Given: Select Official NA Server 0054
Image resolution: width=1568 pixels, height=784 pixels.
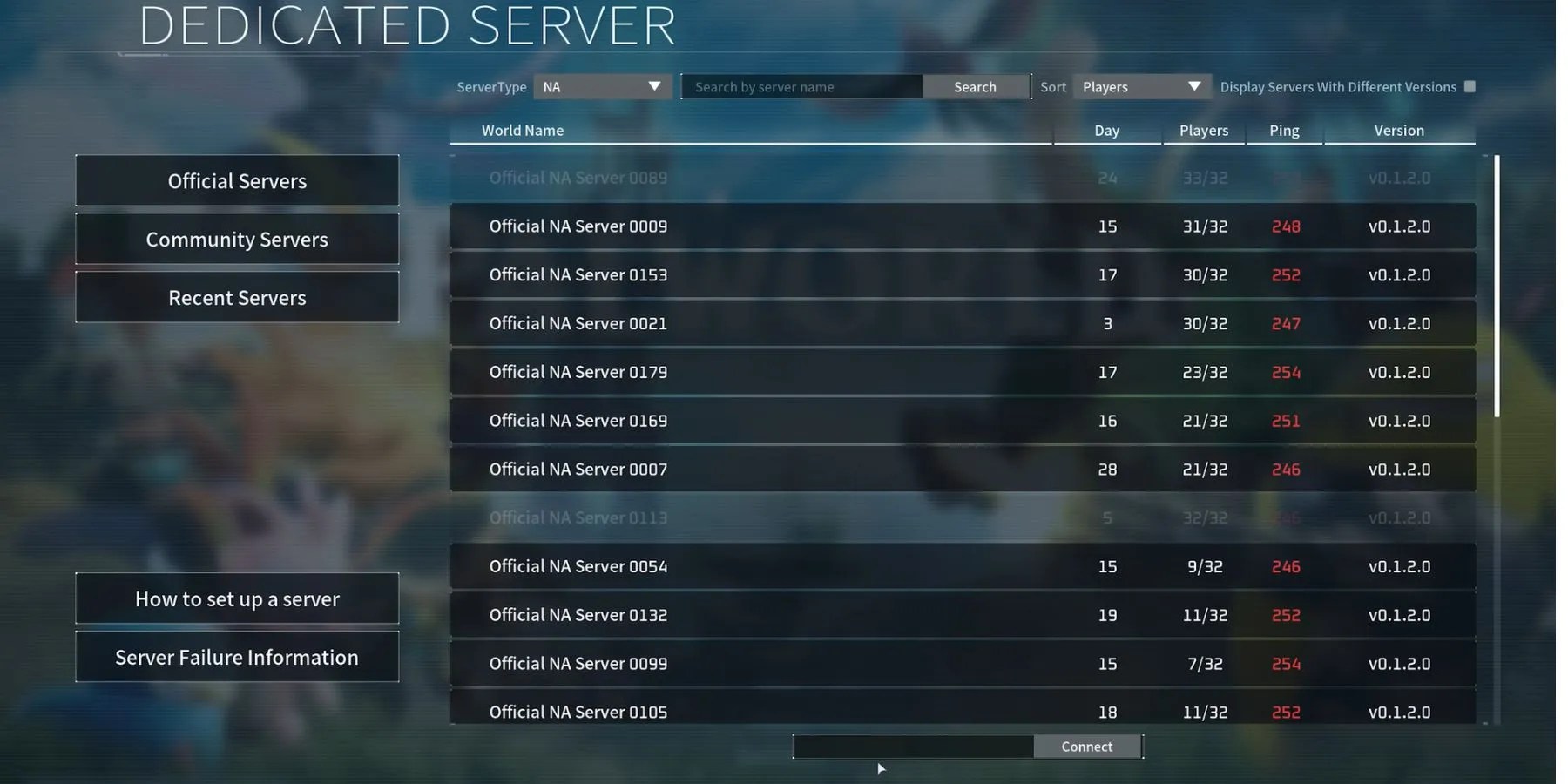Looking at the screenshot, I should point(958,565).
